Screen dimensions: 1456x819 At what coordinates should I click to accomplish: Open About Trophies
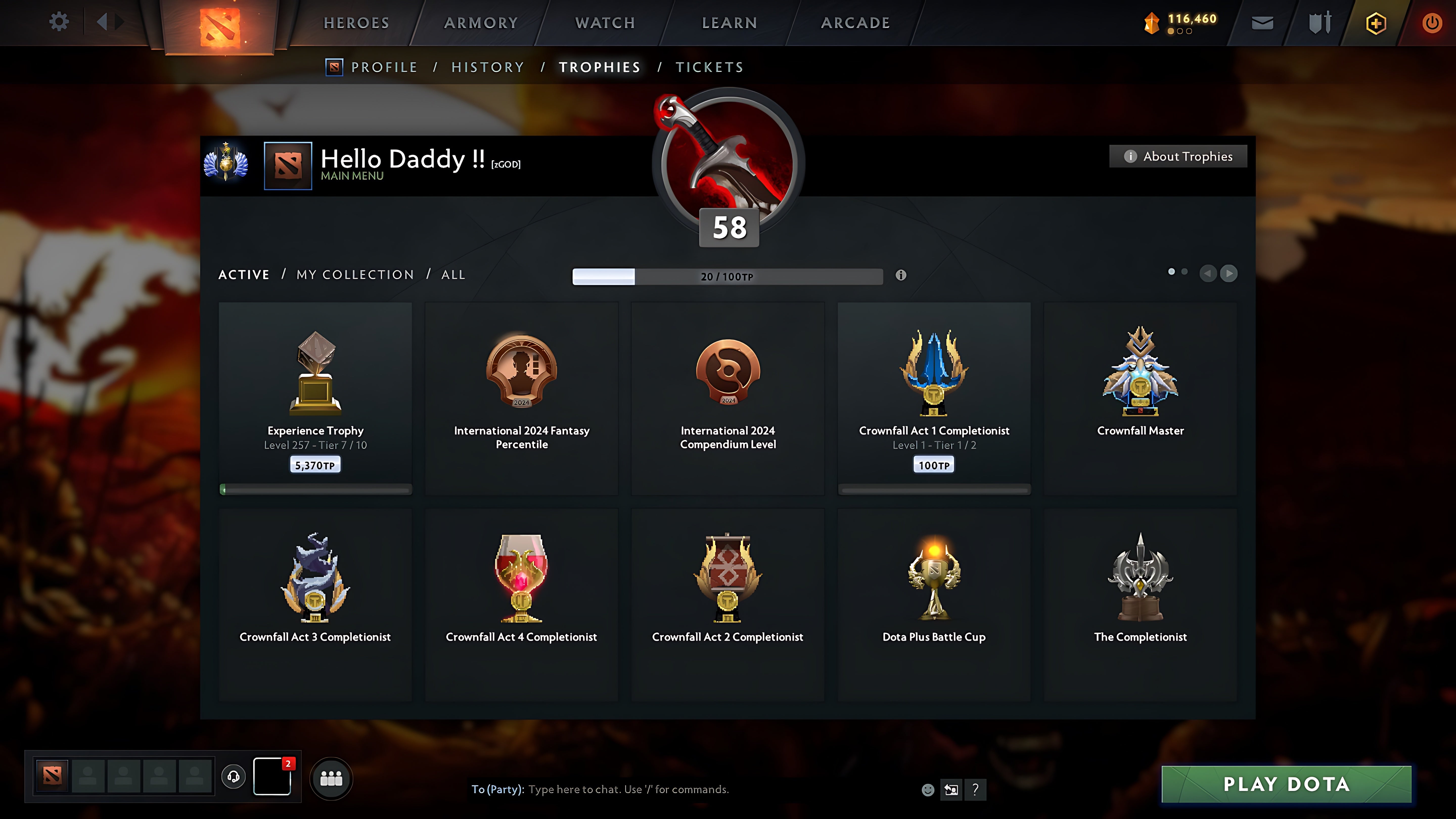click(1178, 156)
